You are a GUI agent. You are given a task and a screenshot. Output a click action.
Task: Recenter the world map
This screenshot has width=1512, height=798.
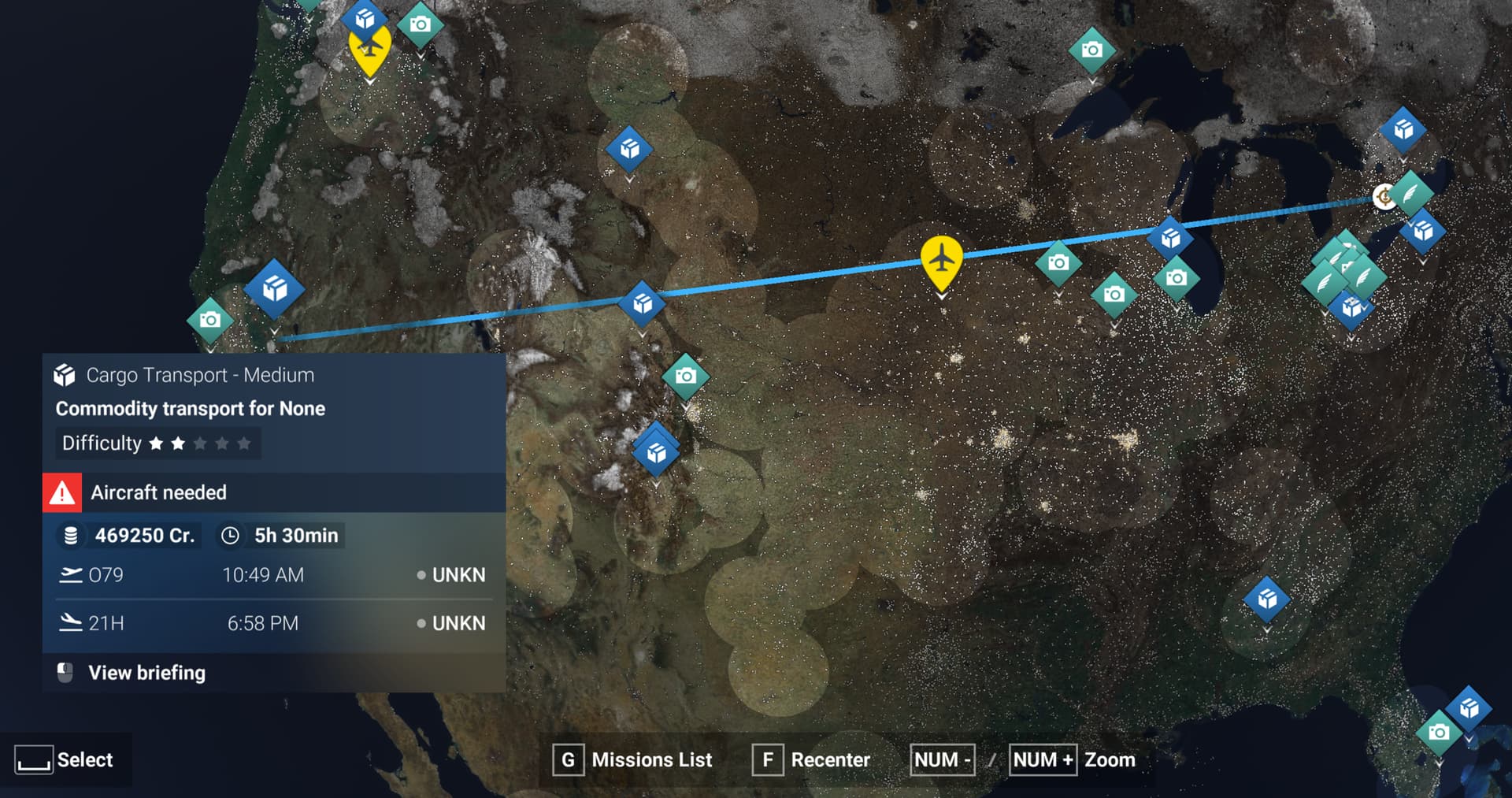coord(812,760)
